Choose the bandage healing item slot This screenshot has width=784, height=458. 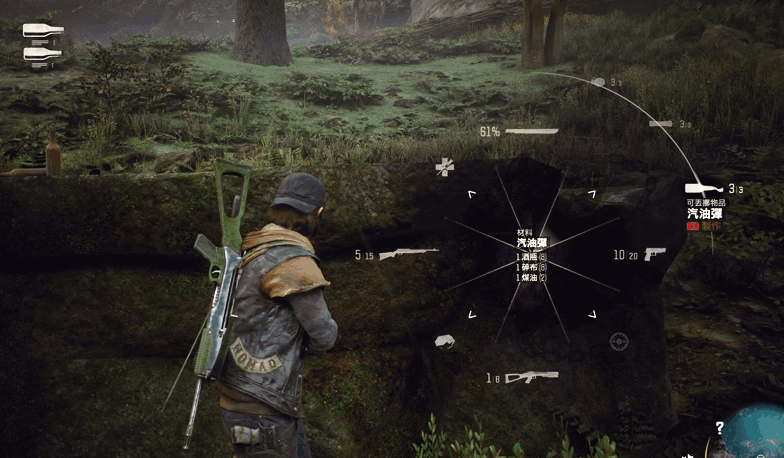[445, 167]
